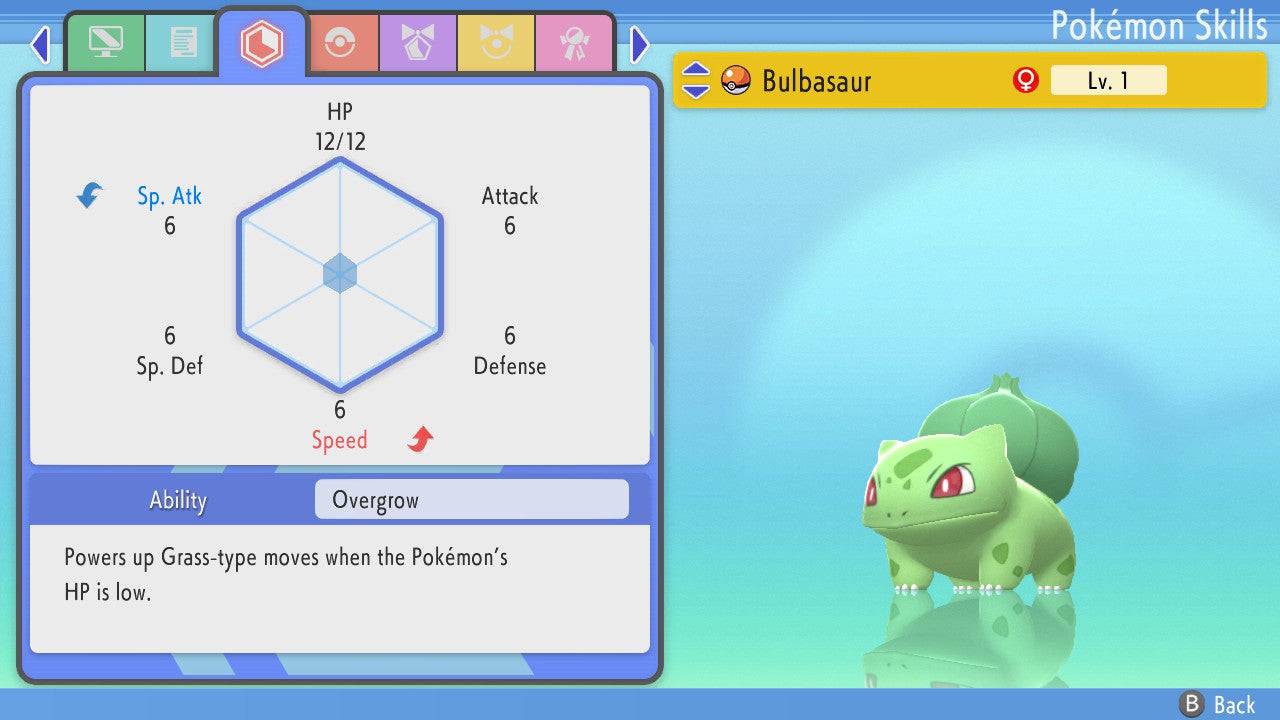
Task: Open the yellow clown-face contest tab icon
Action: pos(497,42)
